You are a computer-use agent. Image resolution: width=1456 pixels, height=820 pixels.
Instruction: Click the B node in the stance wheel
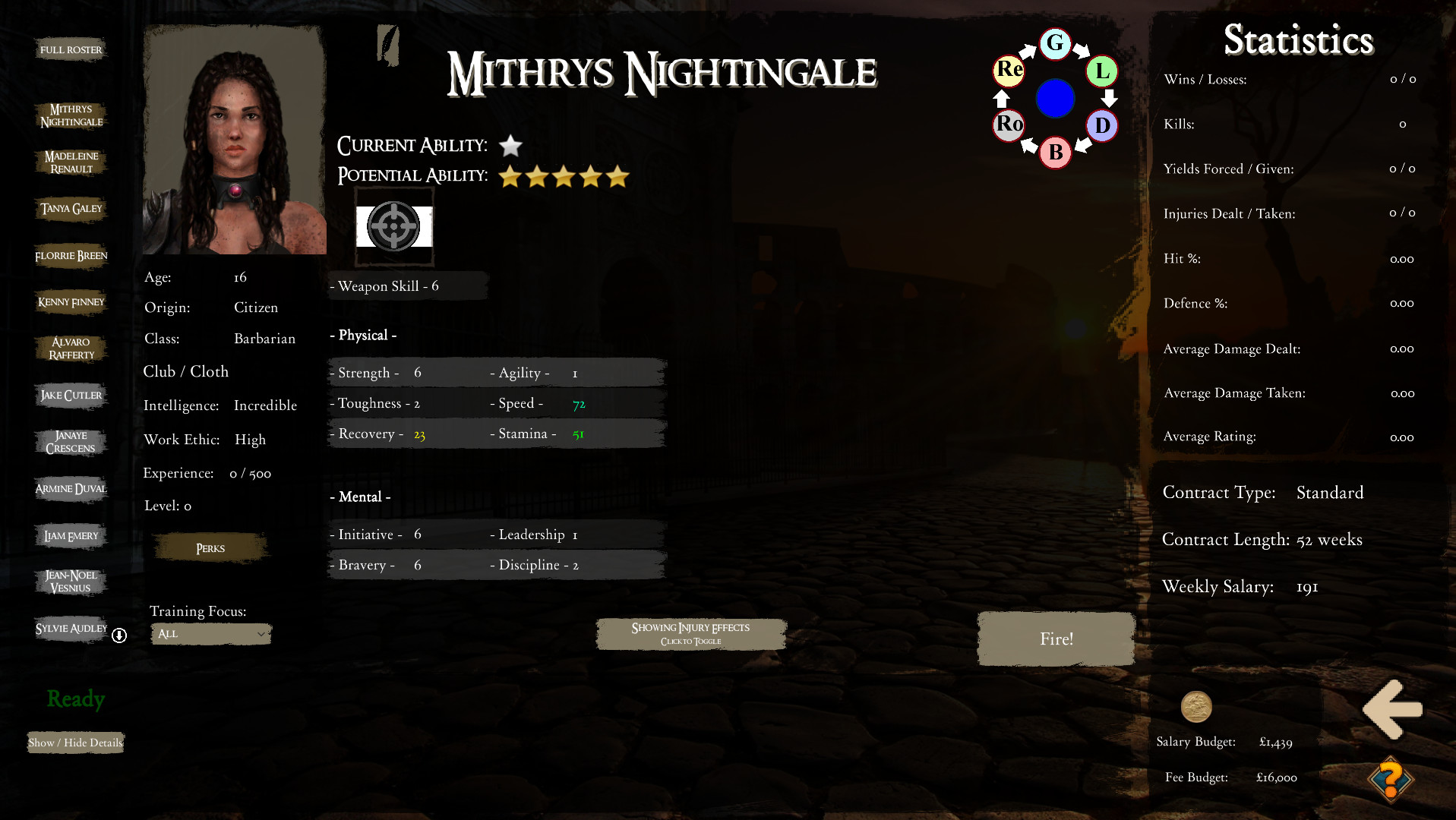1055,153
